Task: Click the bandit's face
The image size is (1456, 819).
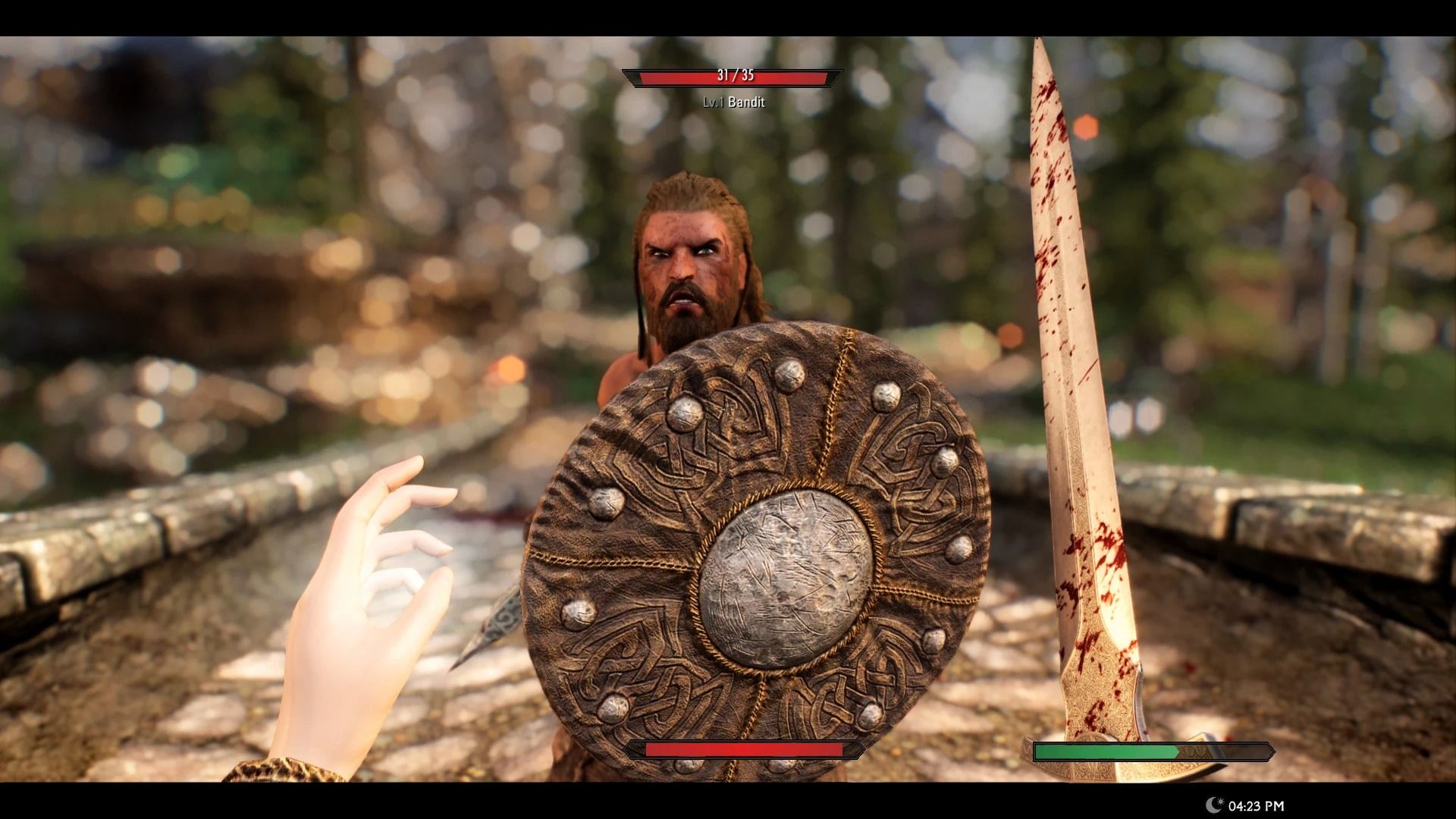Action: 686,265
